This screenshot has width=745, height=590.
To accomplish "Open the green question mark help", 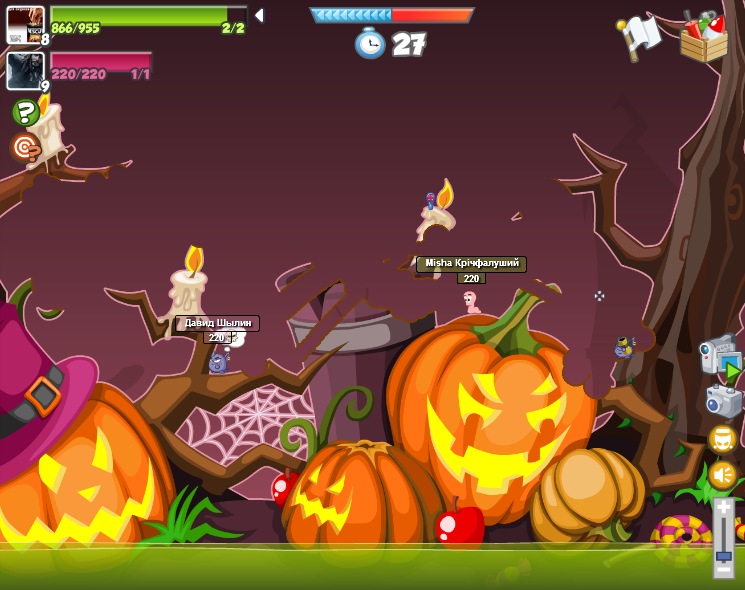I will coord(25,112).
